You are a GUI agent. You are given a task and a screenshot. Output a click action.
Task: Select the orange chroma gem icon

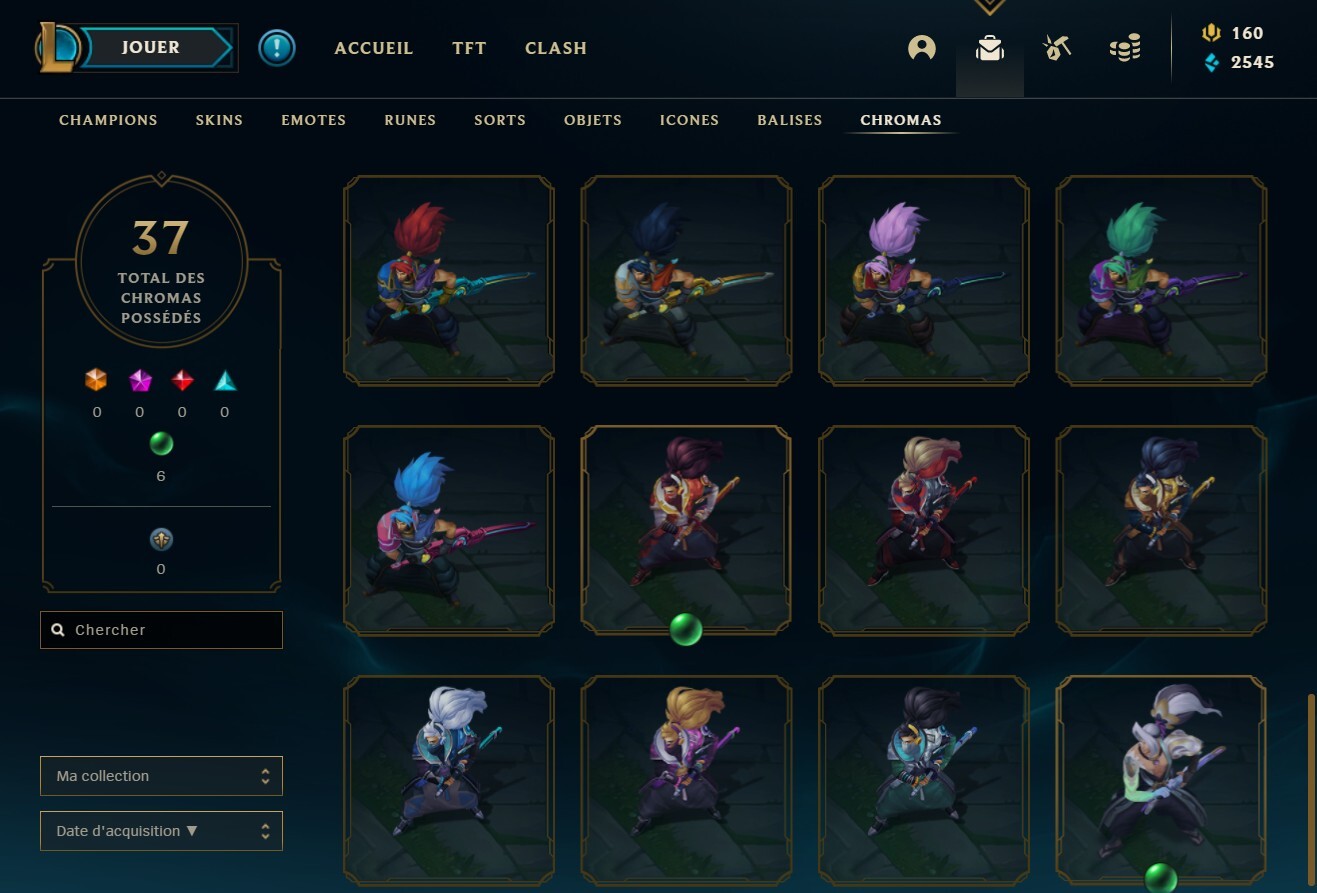click(97, 381)
